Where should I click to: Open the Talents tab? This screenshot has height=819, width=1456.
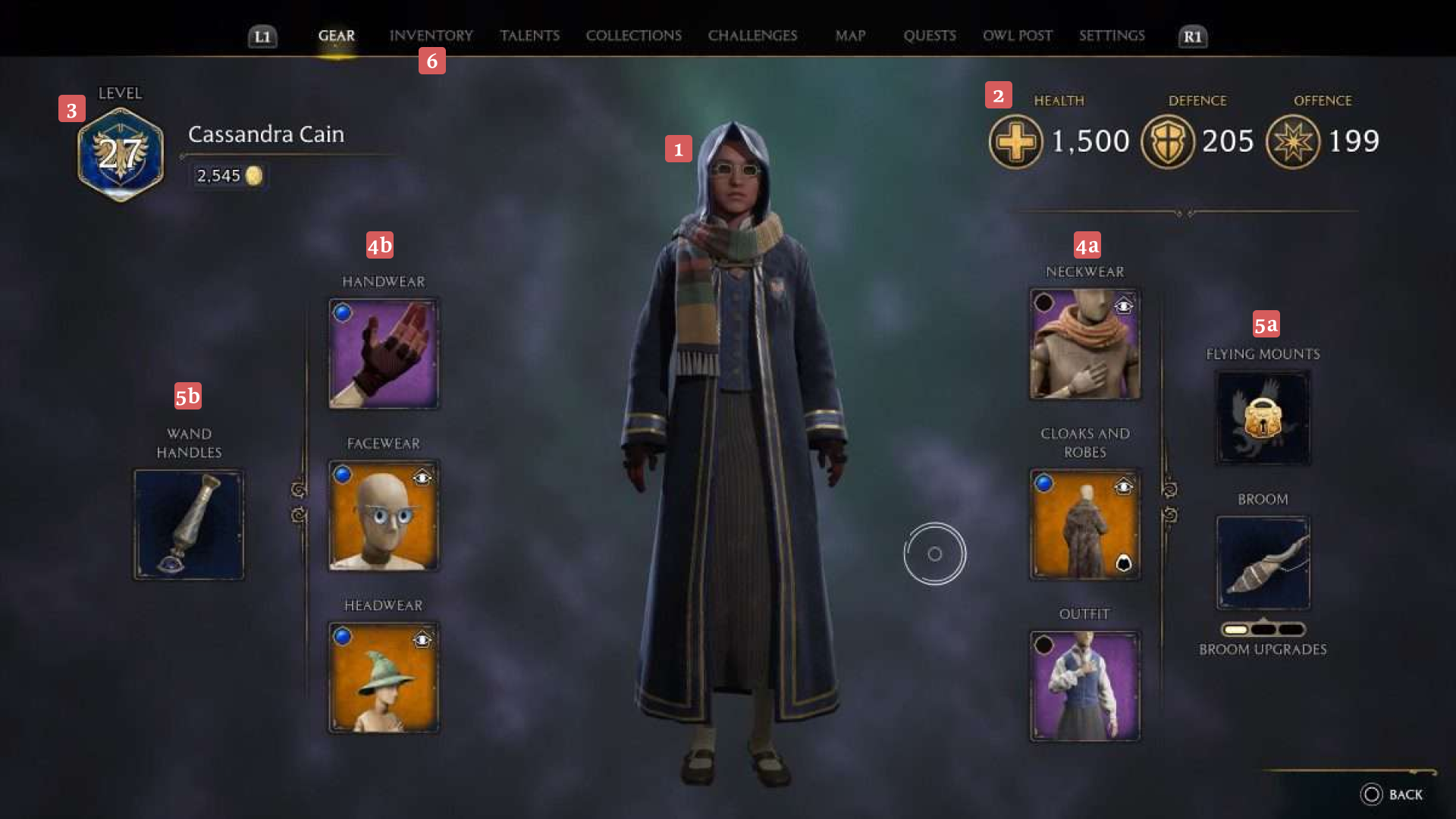click(x=529, y=35)
